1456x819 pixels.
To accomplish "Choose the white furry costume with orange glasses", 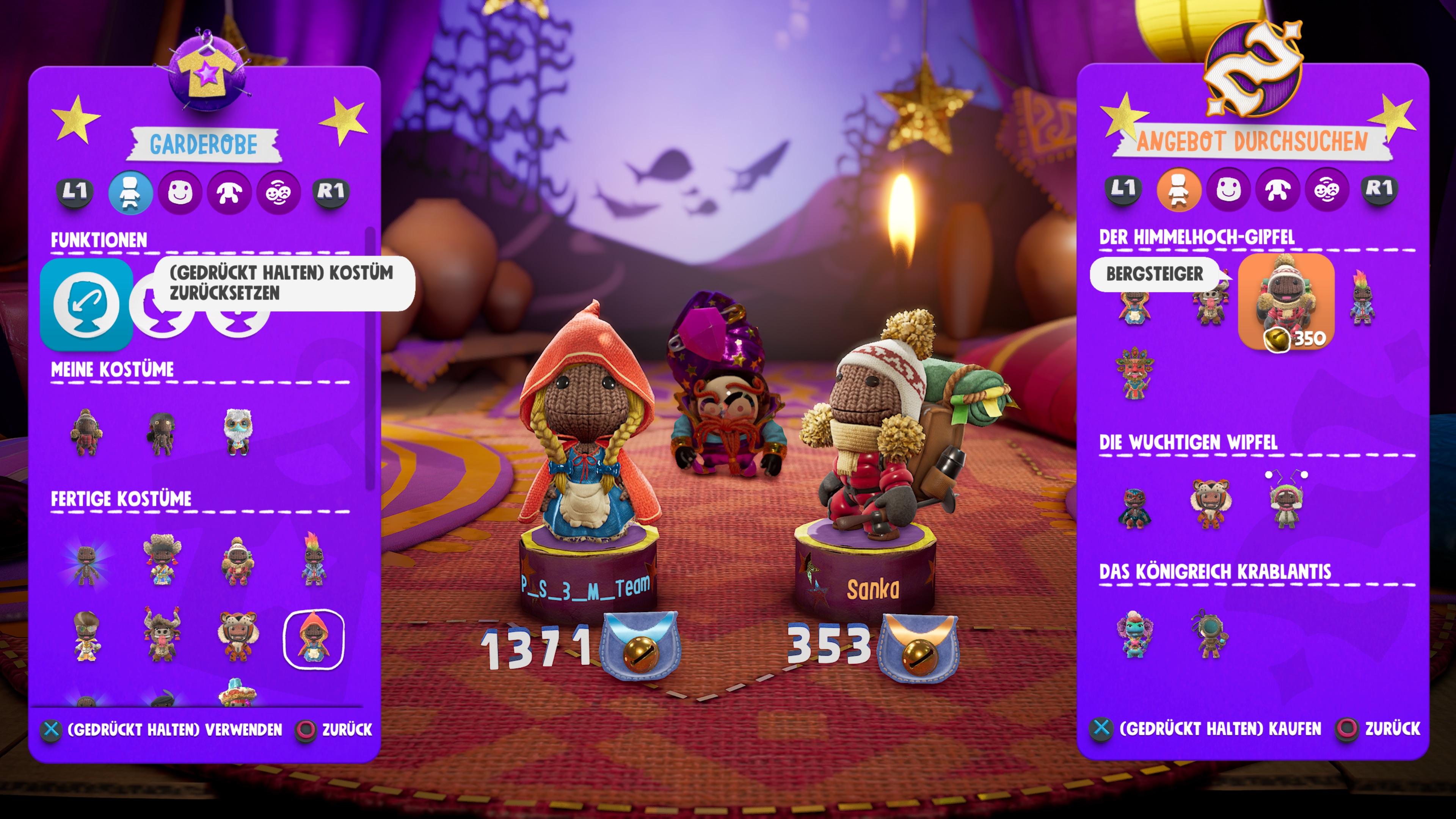I will coord(237,432).
